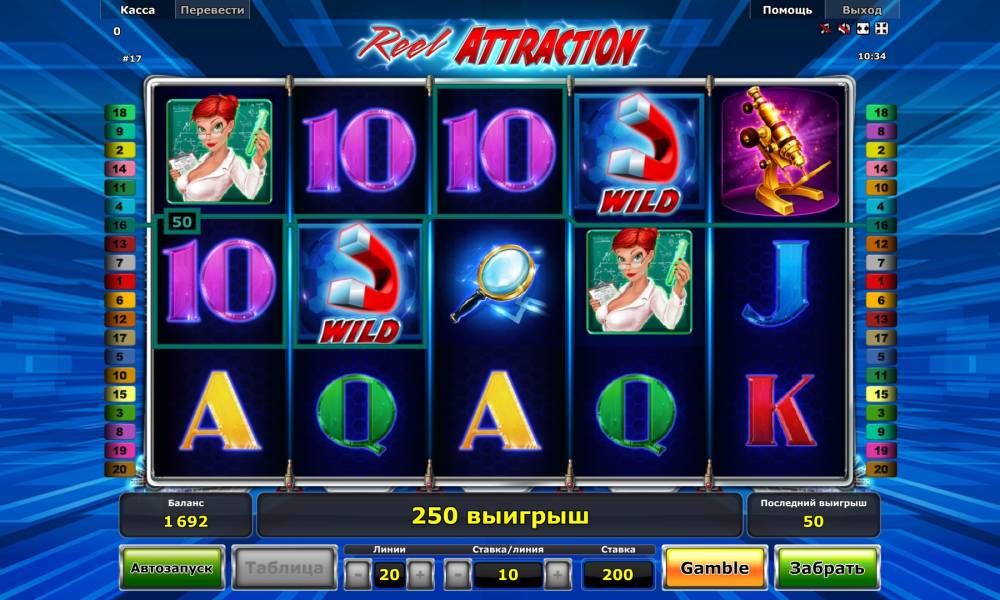The height and width of the screenshot is (600, 1000).
Task: Increase the number of Линии
Action: point(420,574)
